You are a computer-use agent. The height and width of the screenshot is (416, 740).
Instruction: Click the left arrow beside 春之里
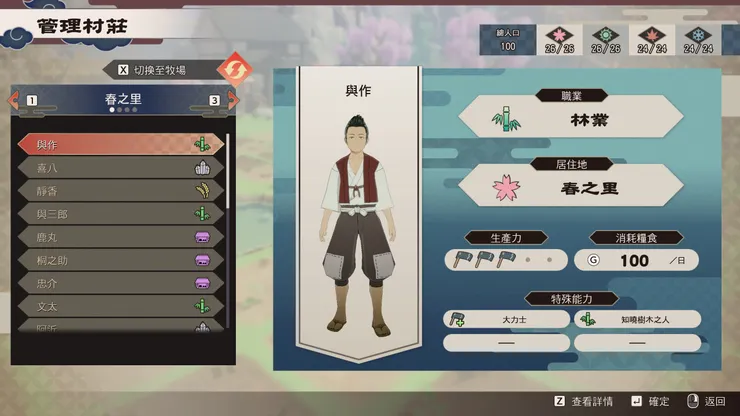[x=16, y=100]
